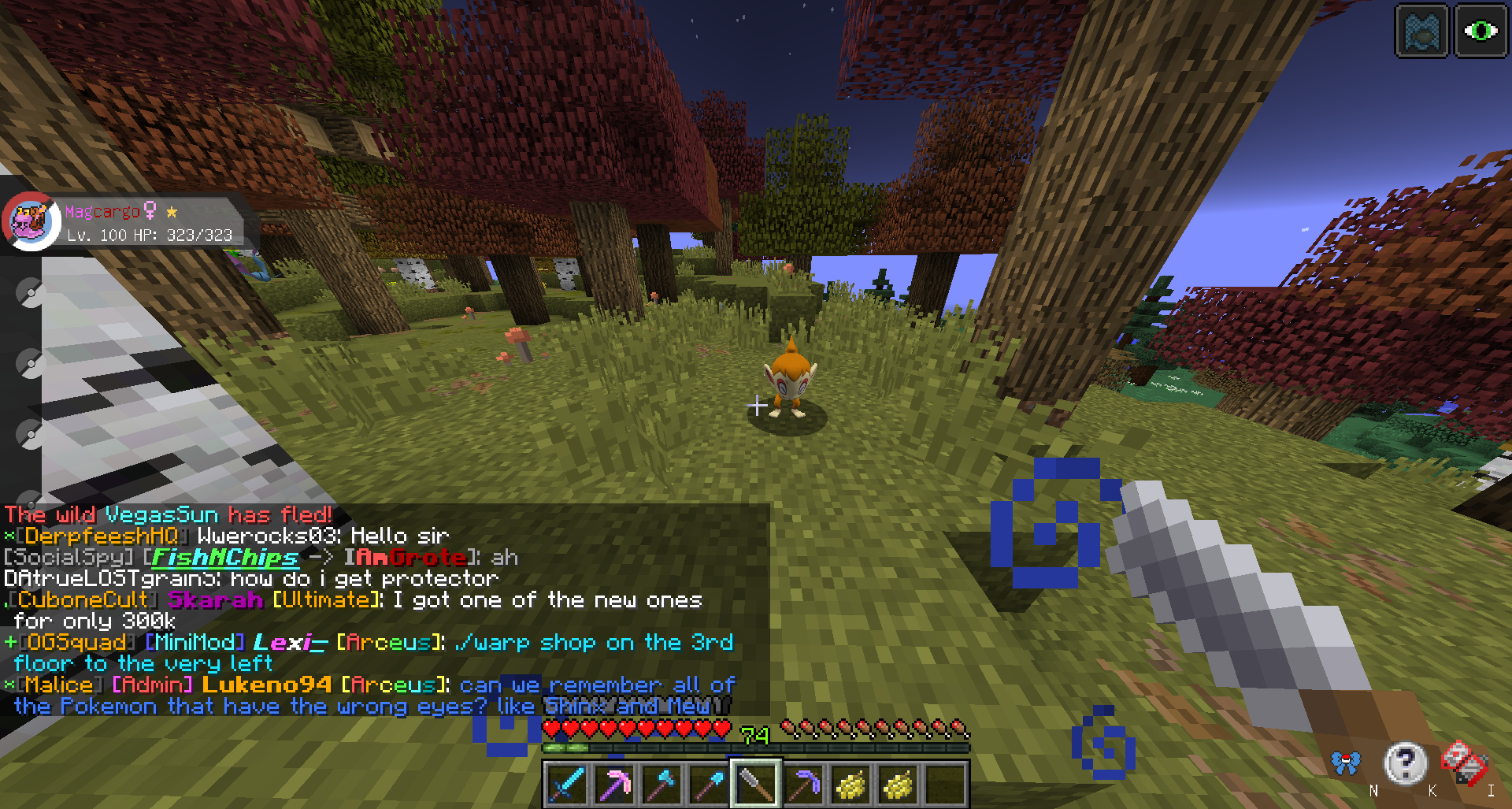This screenshot has height=809, width=1512.
Task: Select the diamond sword hotbar slot
Action: click(567, 785)
